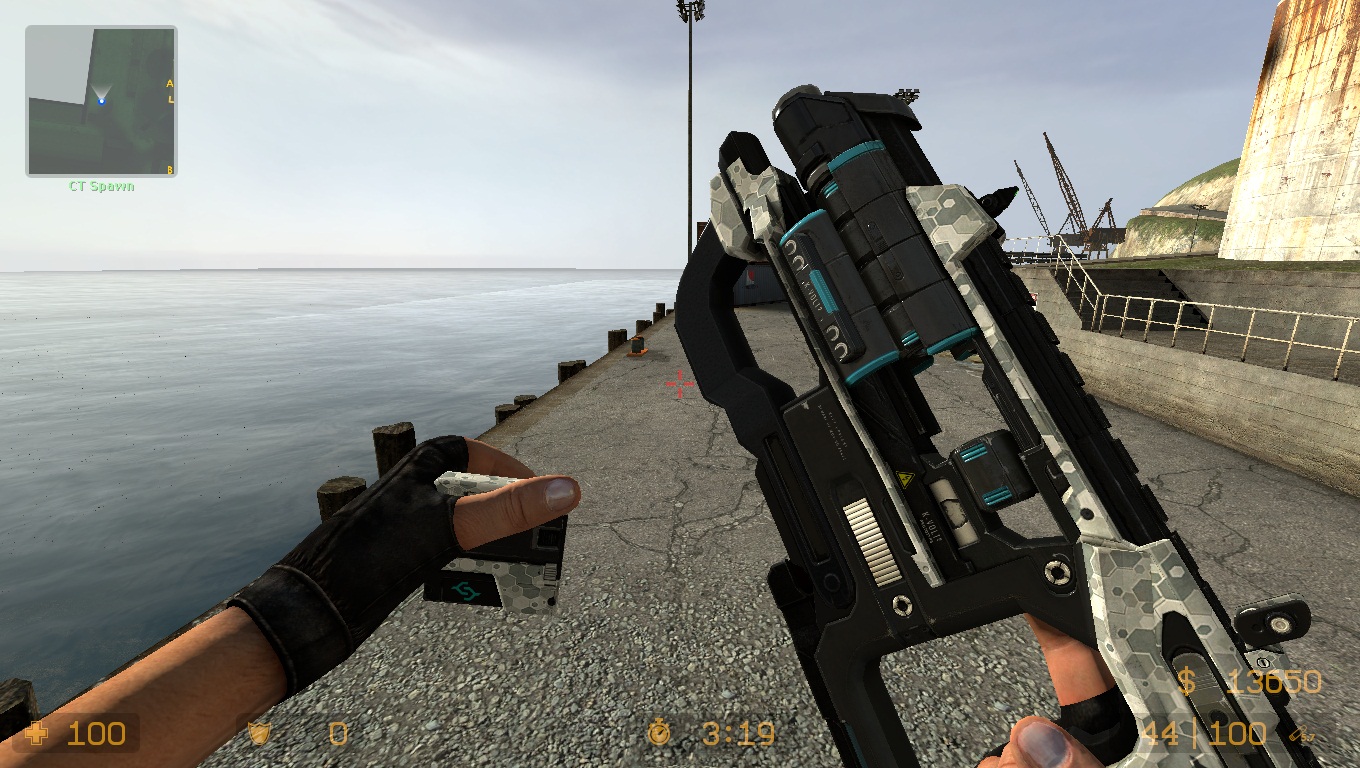Click the stopwatch round-timer icon
1360x768 pixels.
click(660, 734)
